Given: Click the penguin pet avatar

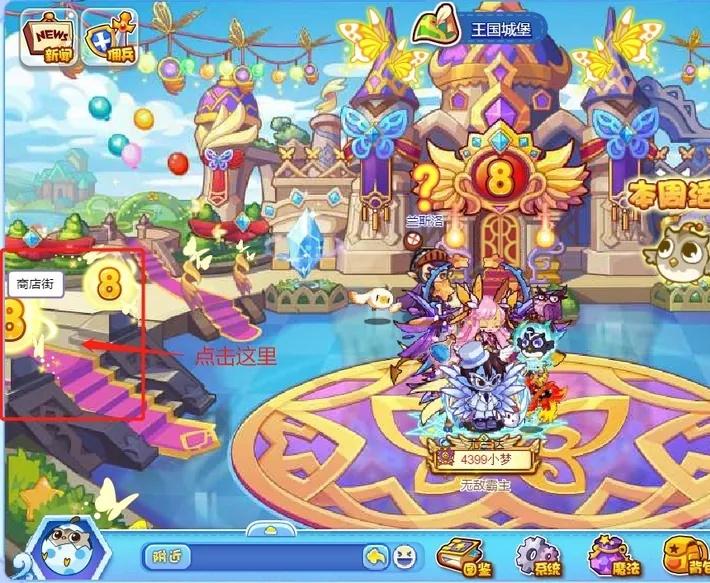Looking at the screenshot, I should coord(66,551).
